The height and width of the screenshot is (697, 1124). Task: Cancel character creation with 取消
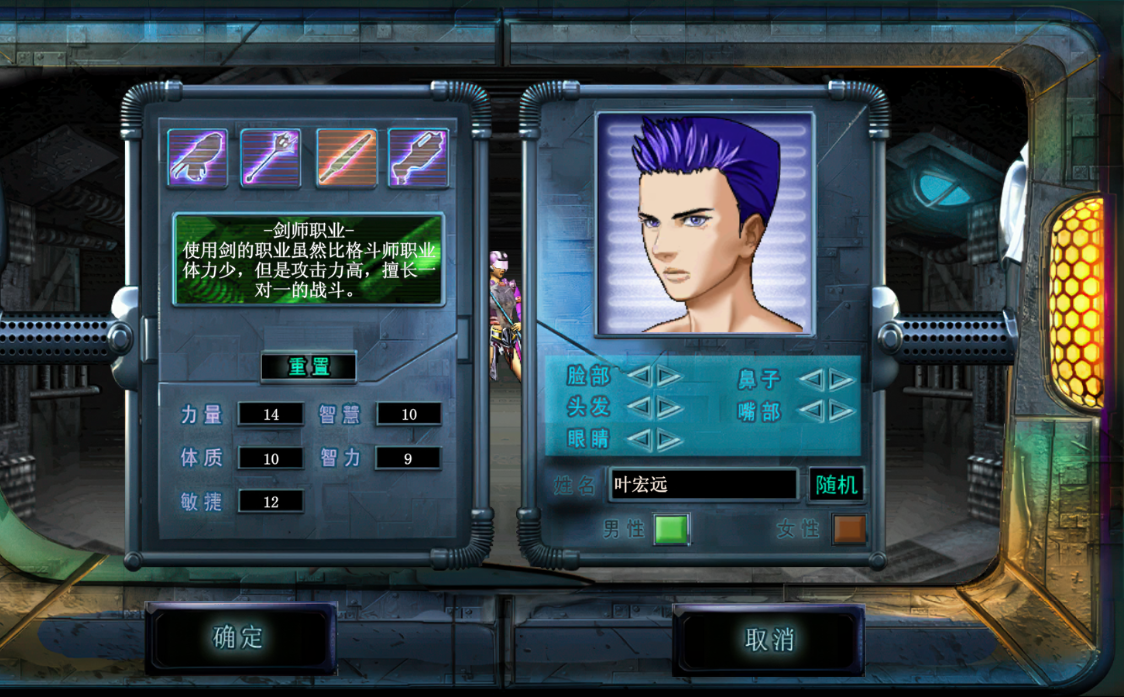(769, 638)
